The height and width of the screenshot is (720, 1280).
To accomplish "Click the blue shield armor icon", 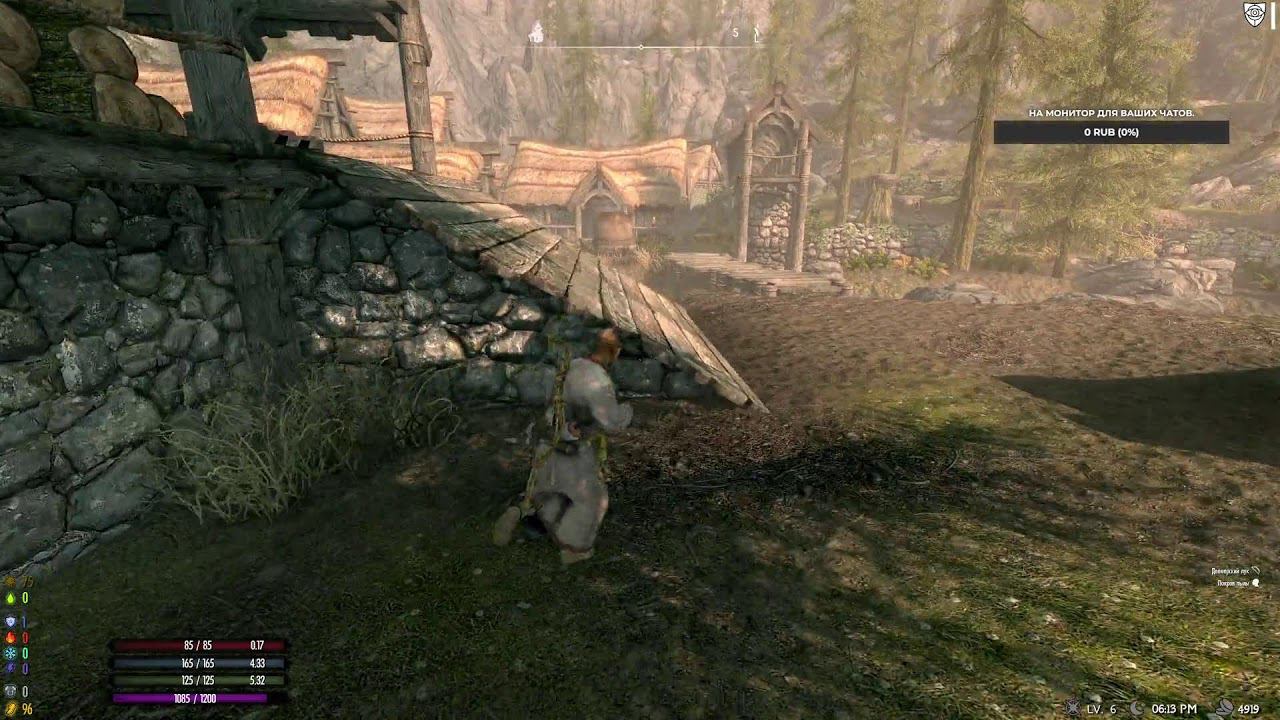I will pyautogui.click(x=10, y=620).
